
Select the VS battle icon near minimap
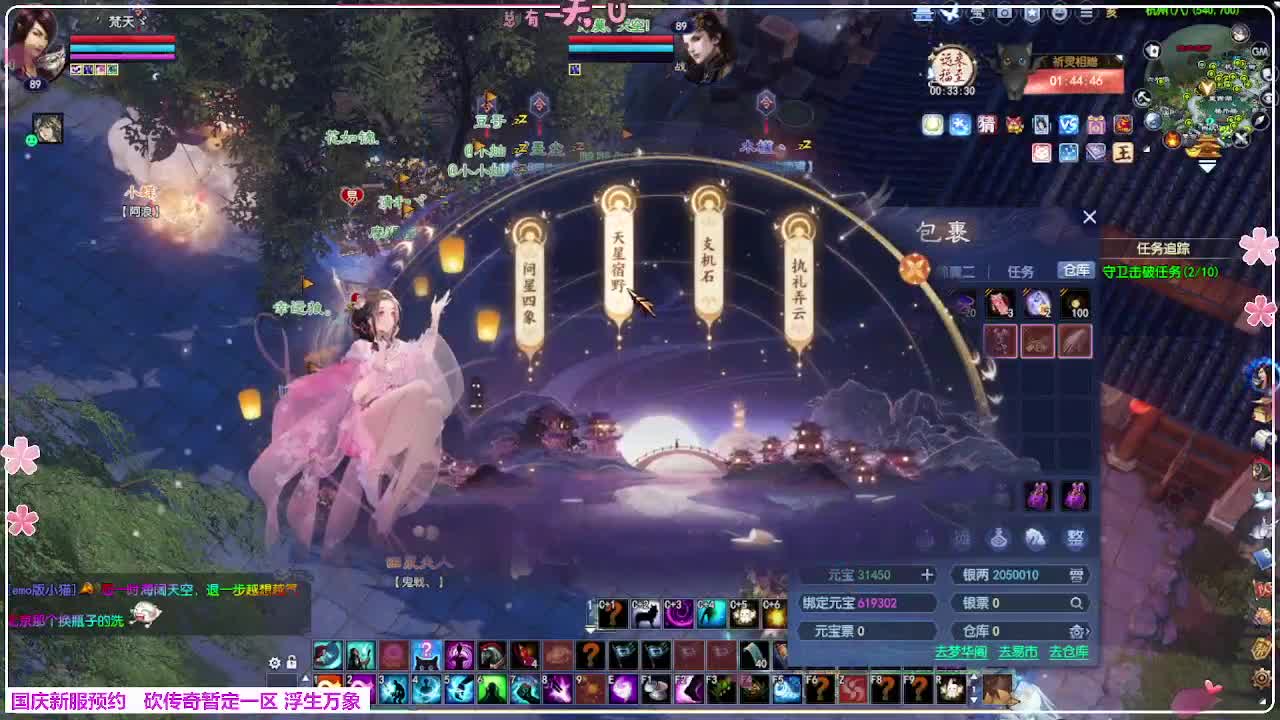(1068, 124)
